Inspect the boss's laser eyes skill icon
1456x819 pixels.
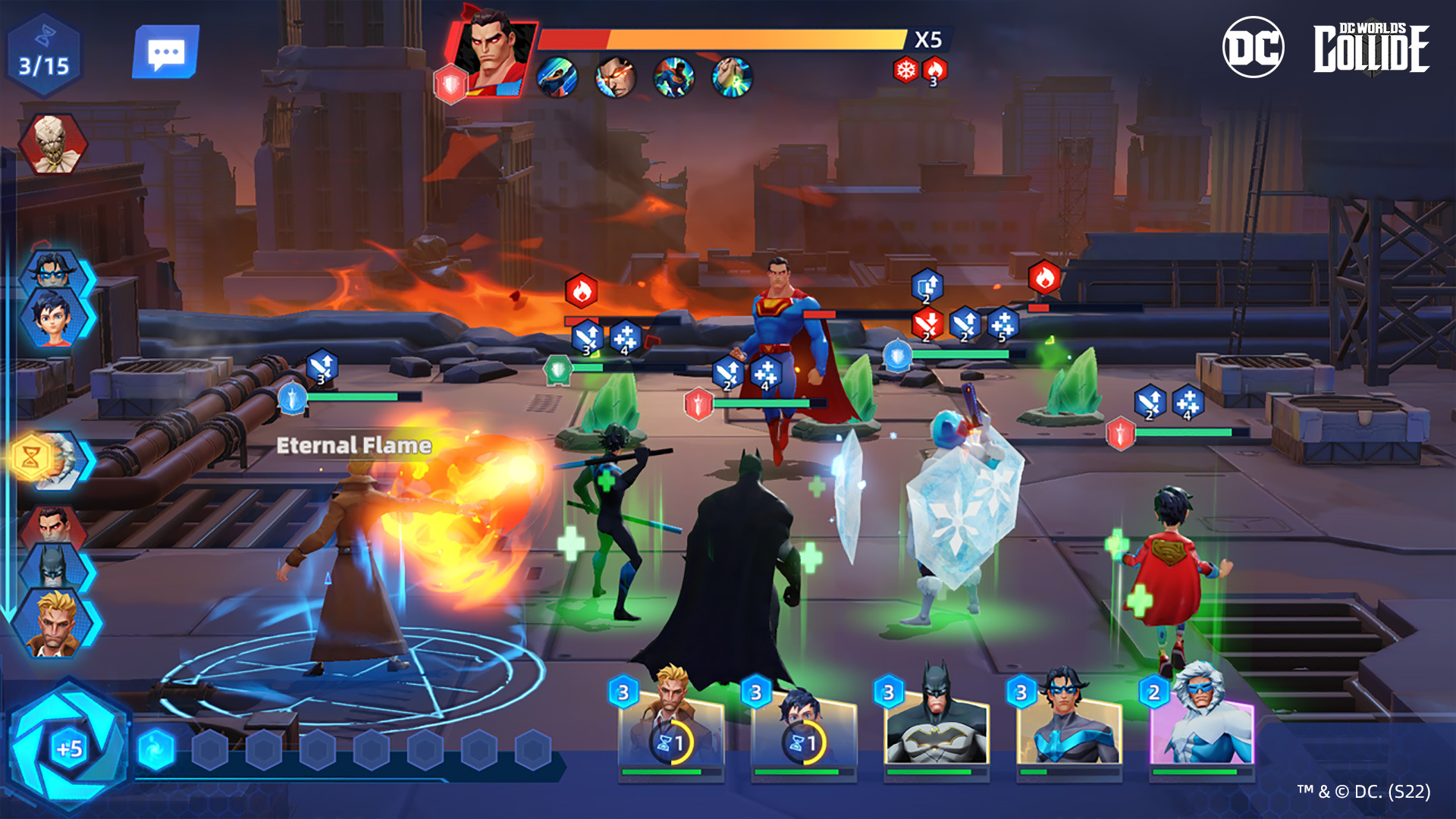(x=615, y=77)
